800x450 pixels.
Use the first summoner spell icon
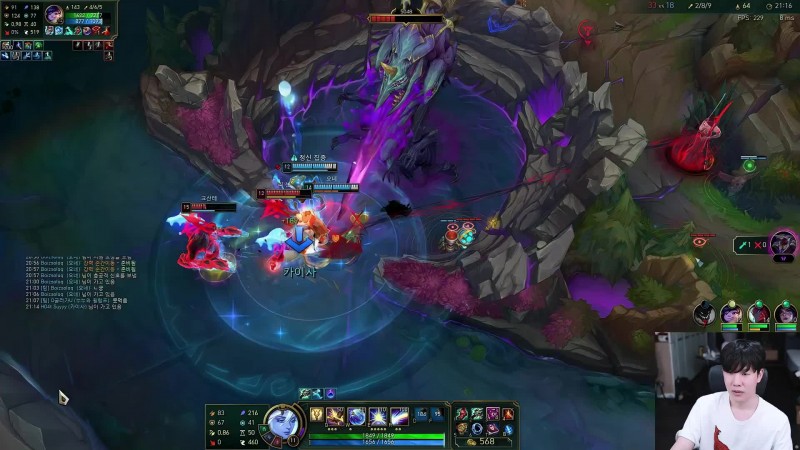point(421,413)
